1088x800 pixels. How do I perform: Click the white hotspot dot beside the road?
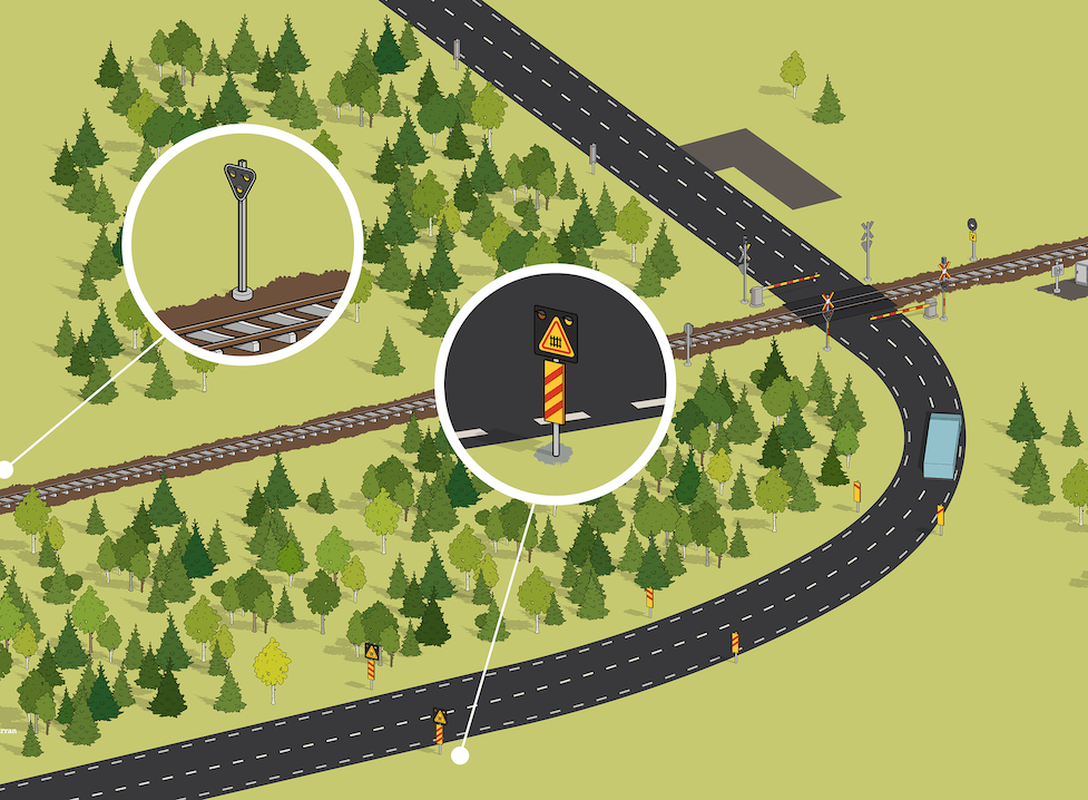[460, 756]
